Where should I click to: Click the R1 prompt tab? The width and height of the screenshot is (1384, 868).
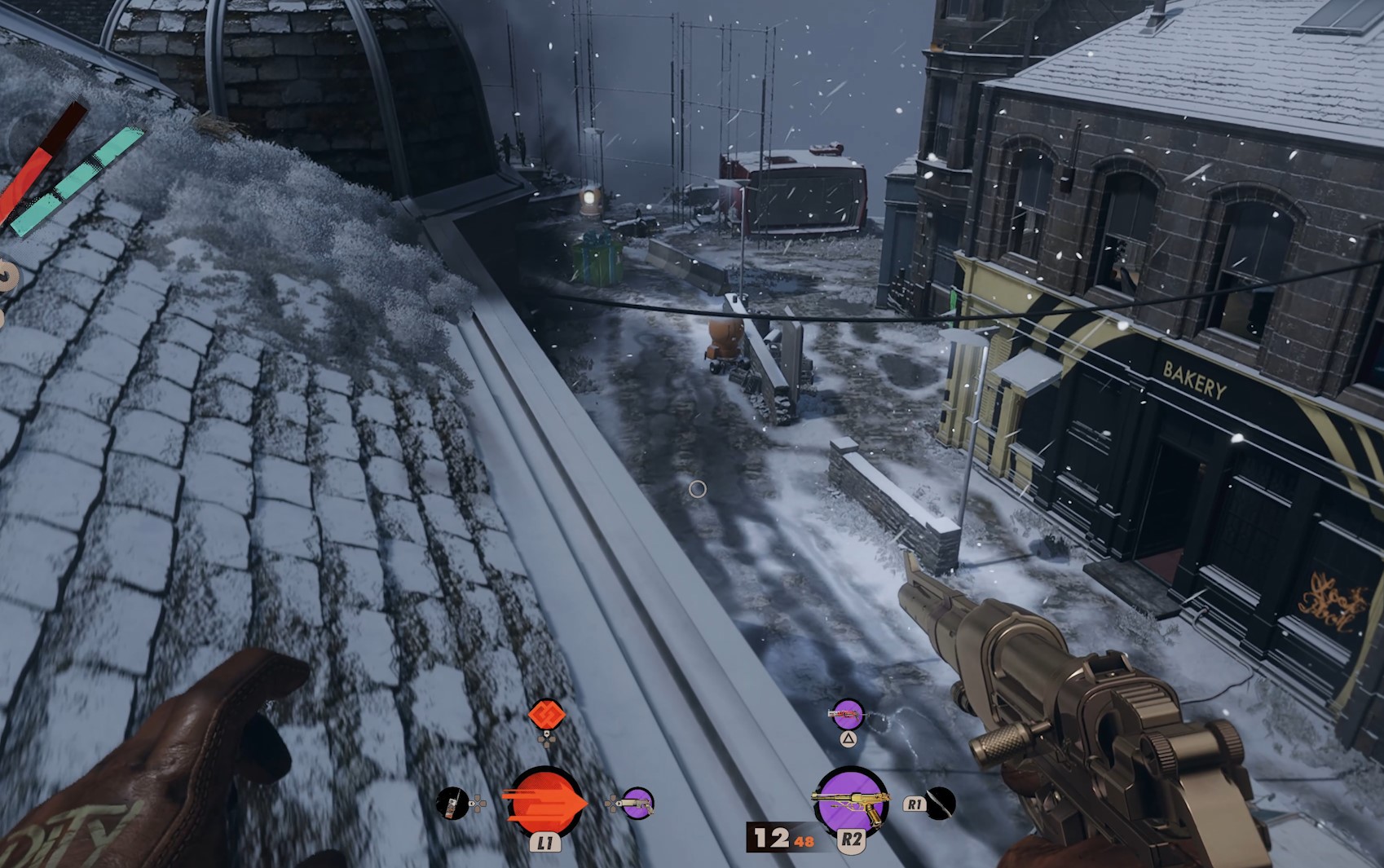[x=914, y=806]
